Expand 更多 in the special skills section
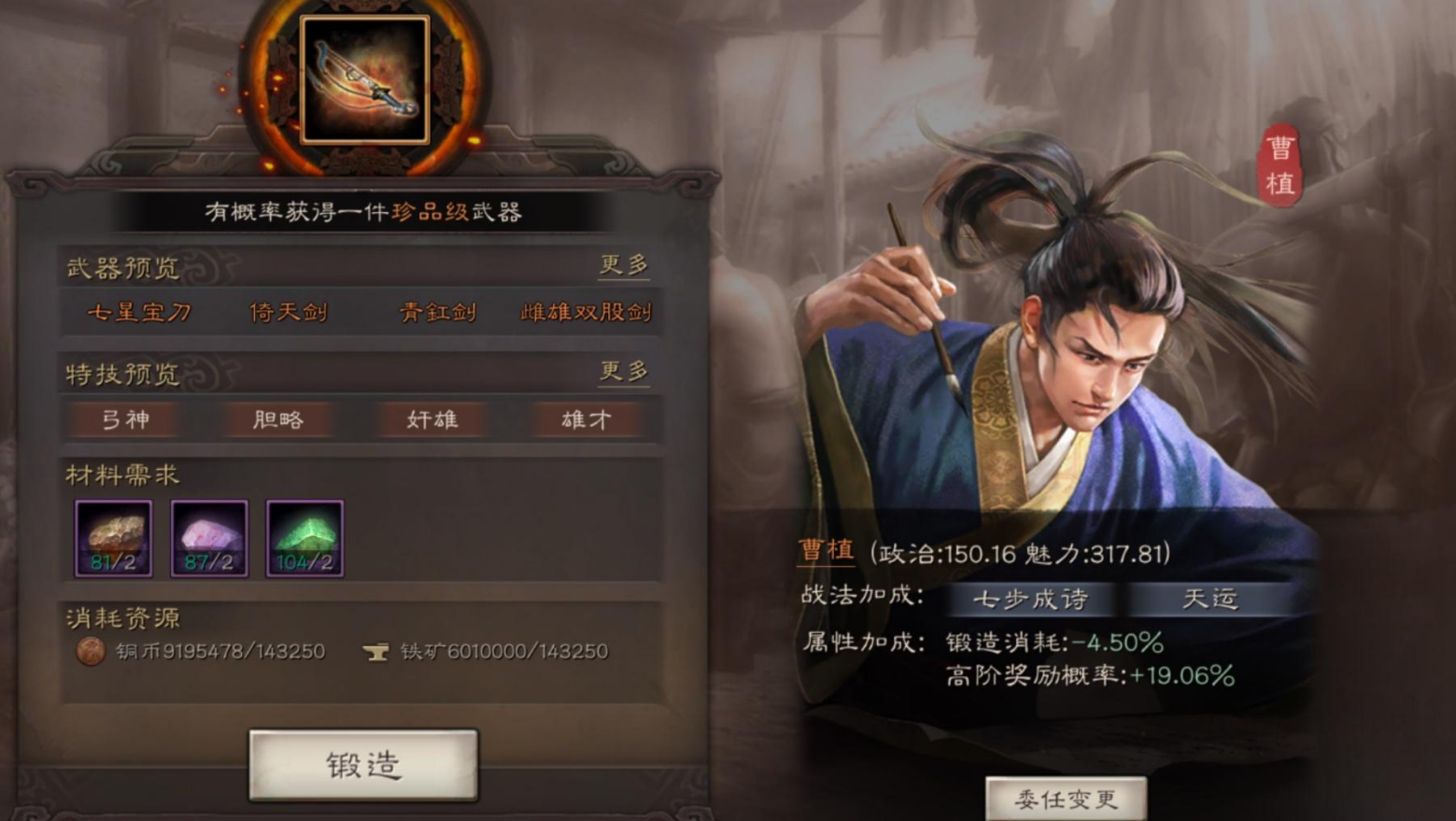This screenshot has height=821, width=1456. 624,373
